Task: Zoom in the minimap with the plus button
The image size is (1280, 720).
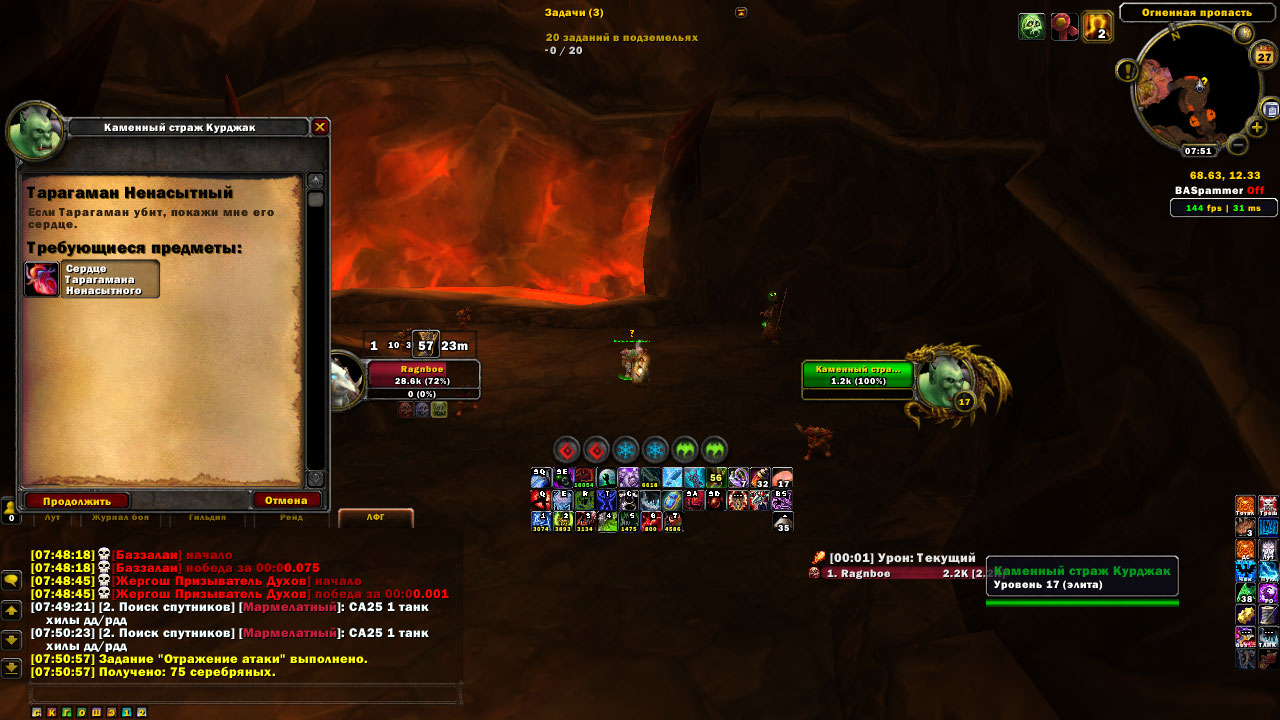Action: click(x=1257, y=127)
